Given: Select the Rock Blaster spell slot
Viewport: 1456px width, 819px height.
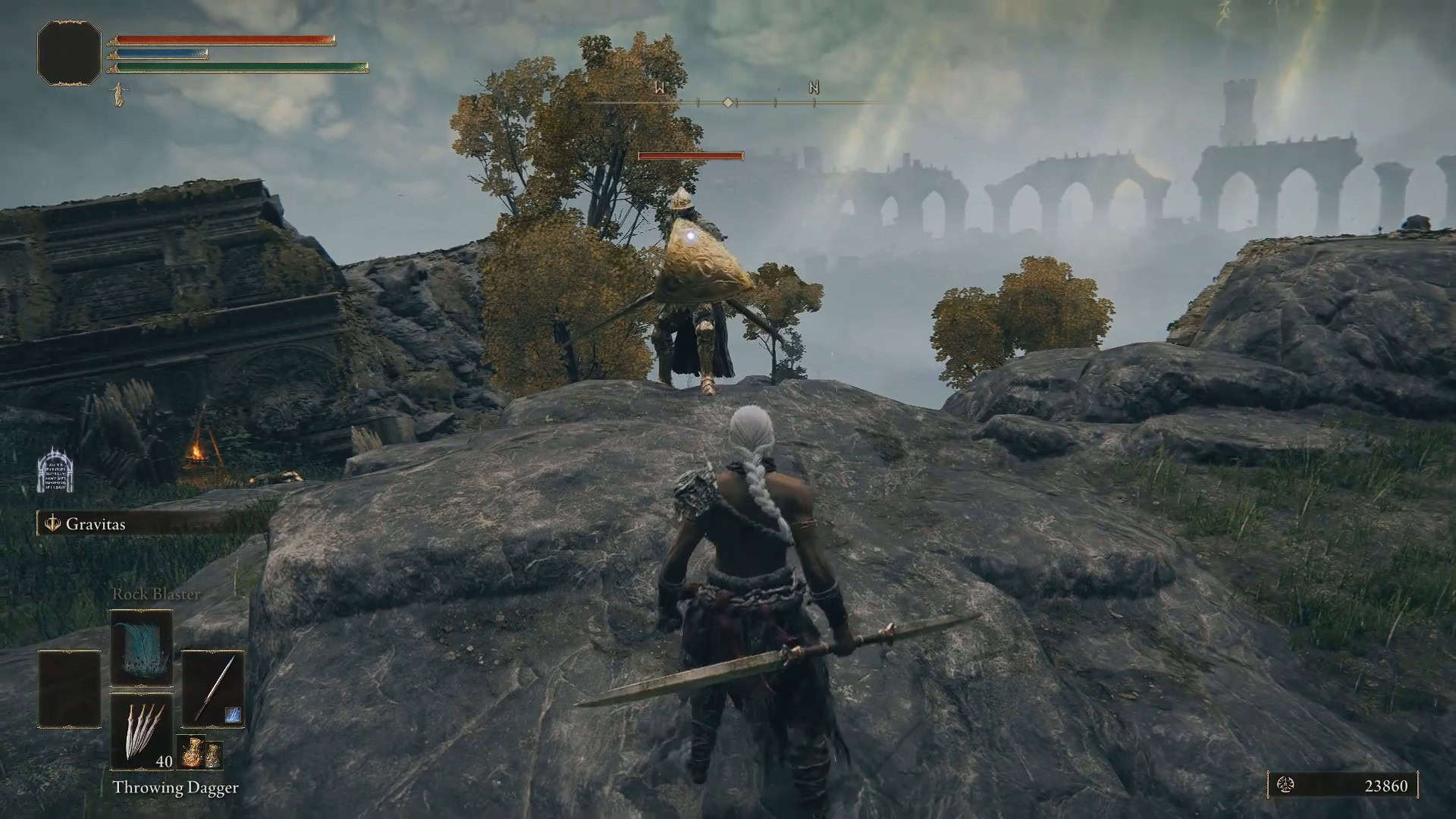Looking at the screenshot, I should [142, 648].
